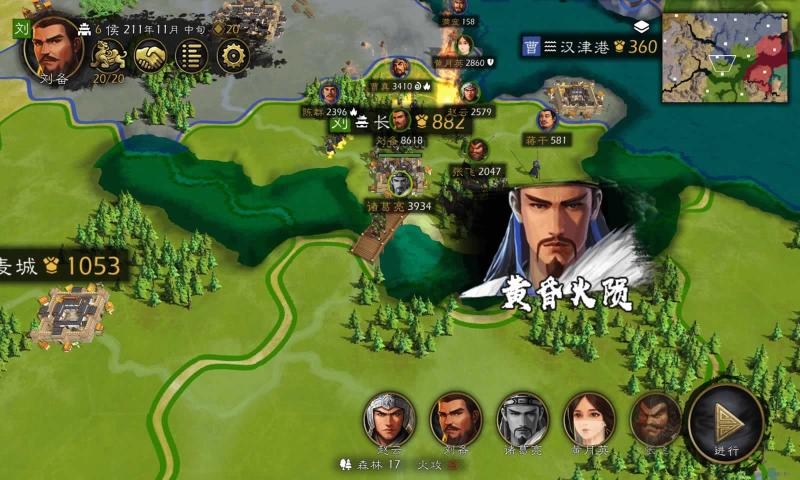Choose the 诸葛亮 portrait in officer row
800x480 pixels.
coord(523,418)
